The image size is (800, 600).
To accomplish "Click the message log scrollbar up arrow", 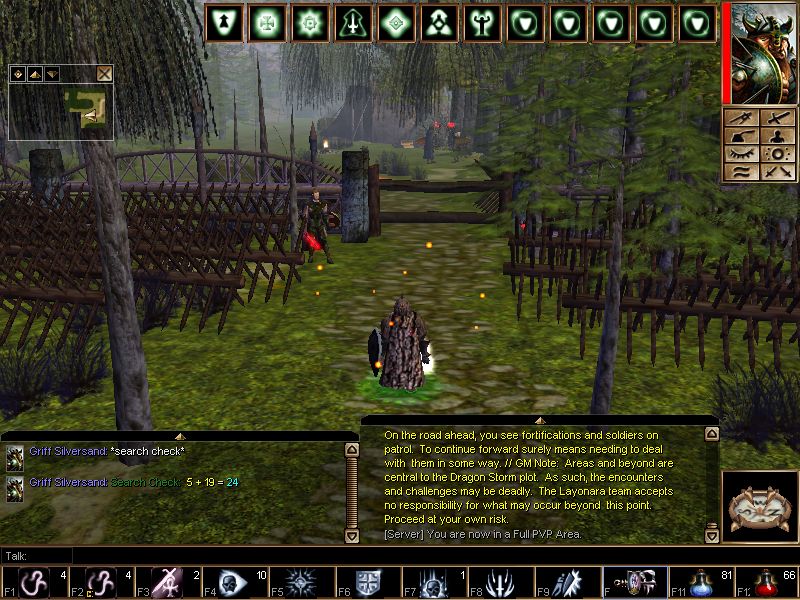I will click(x=711, y=434).
